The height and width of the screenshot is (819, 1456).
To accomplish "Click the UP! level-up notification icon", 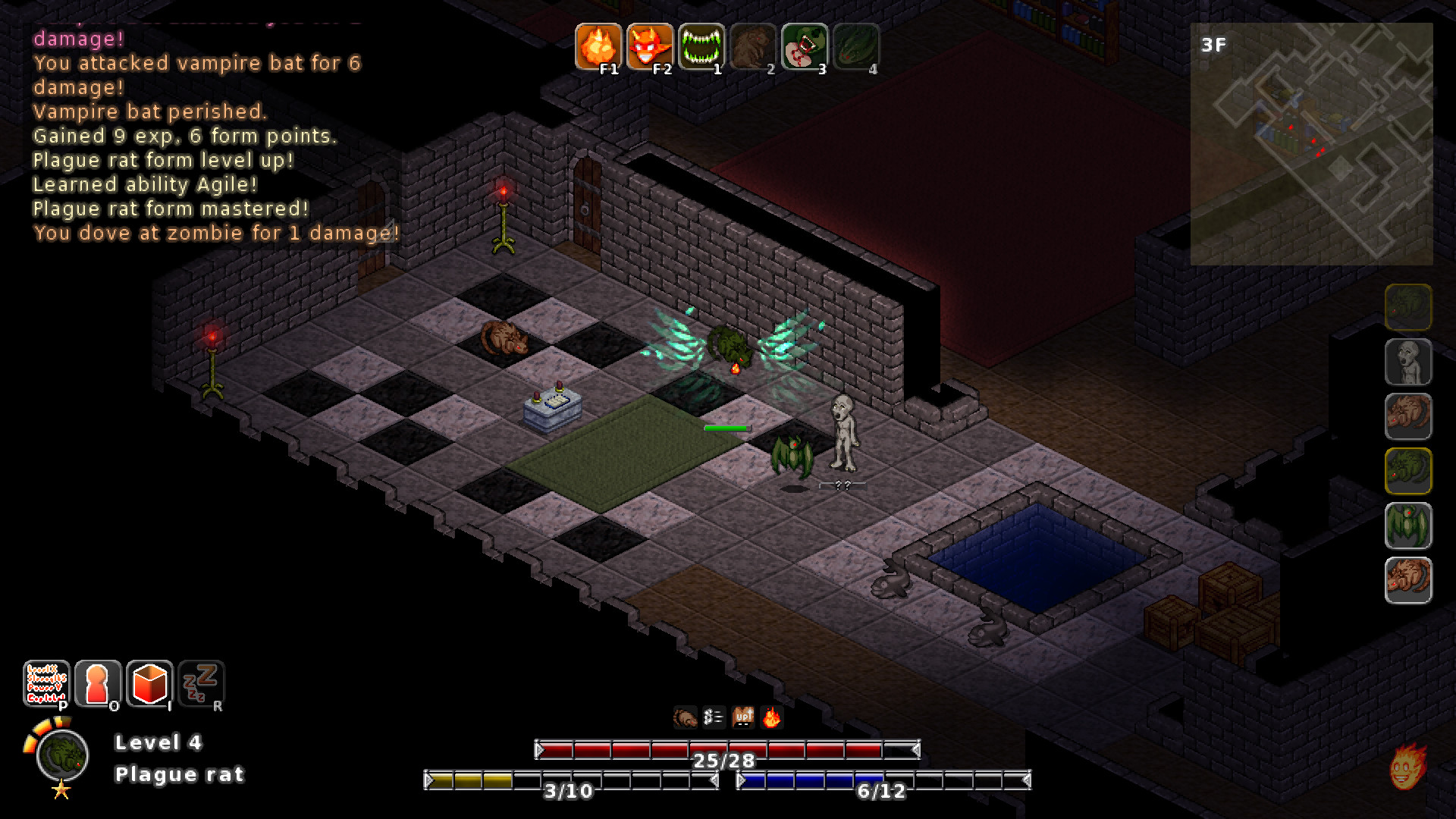I will point(742,716).
